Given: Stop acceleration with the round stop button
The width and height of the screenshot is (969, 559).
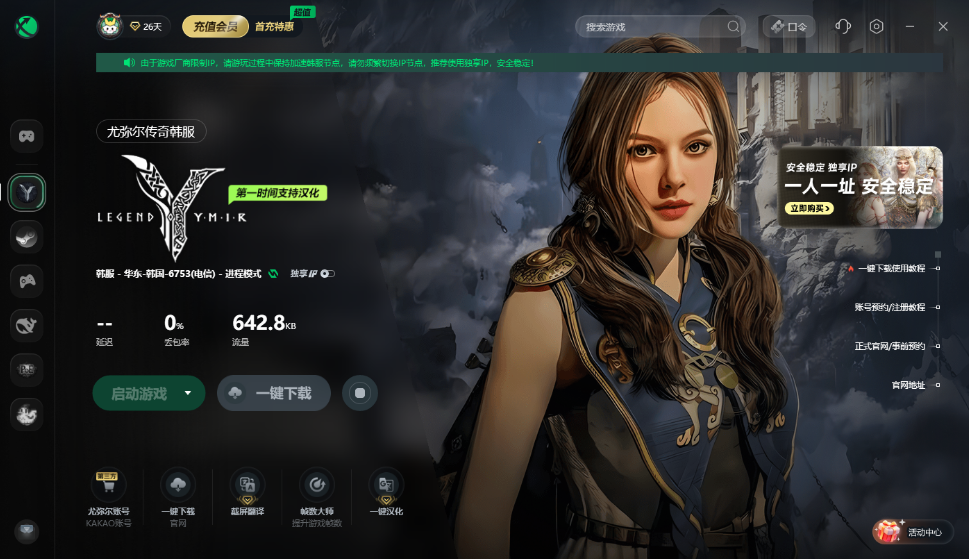Looking at the screenshot, I should (x=360, y=394).
